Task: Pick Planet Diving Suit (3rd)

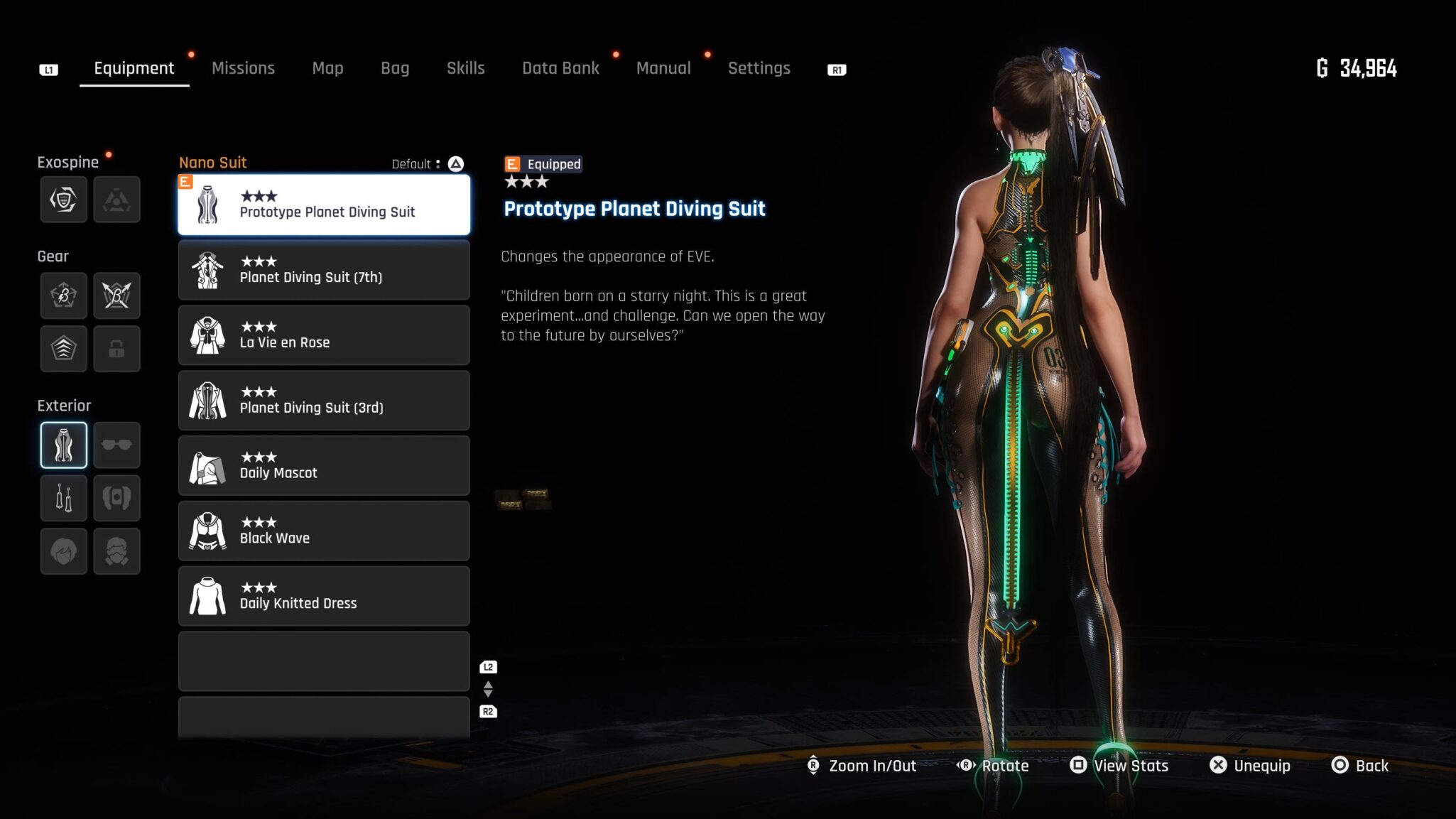Action: (324, 401)
